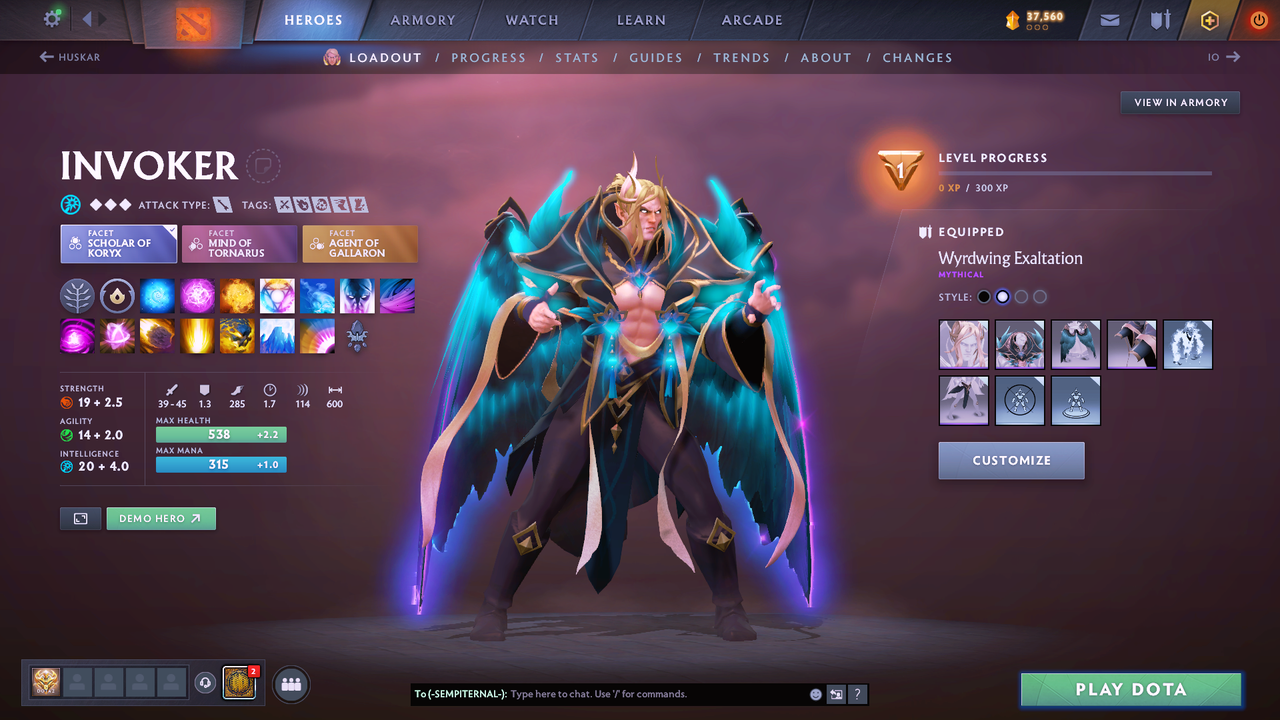Click the power icon to exit Dota
This screenshot has width=1280, height=720.
(x=1257, y=19)
